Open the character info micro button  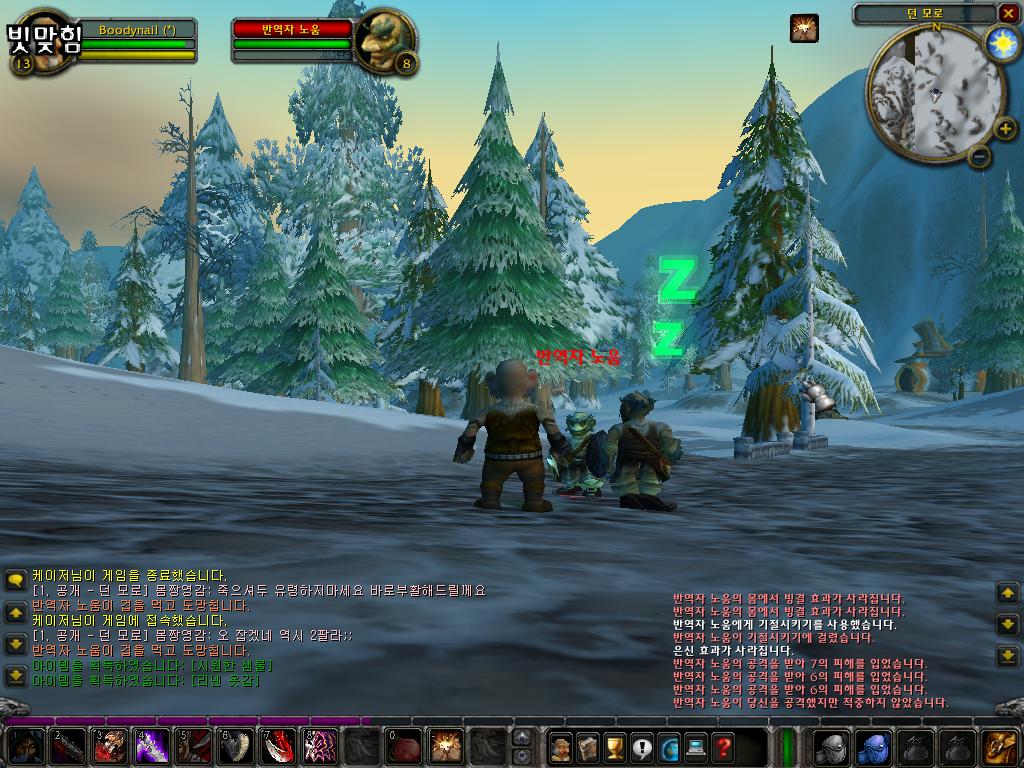point(561,747)
